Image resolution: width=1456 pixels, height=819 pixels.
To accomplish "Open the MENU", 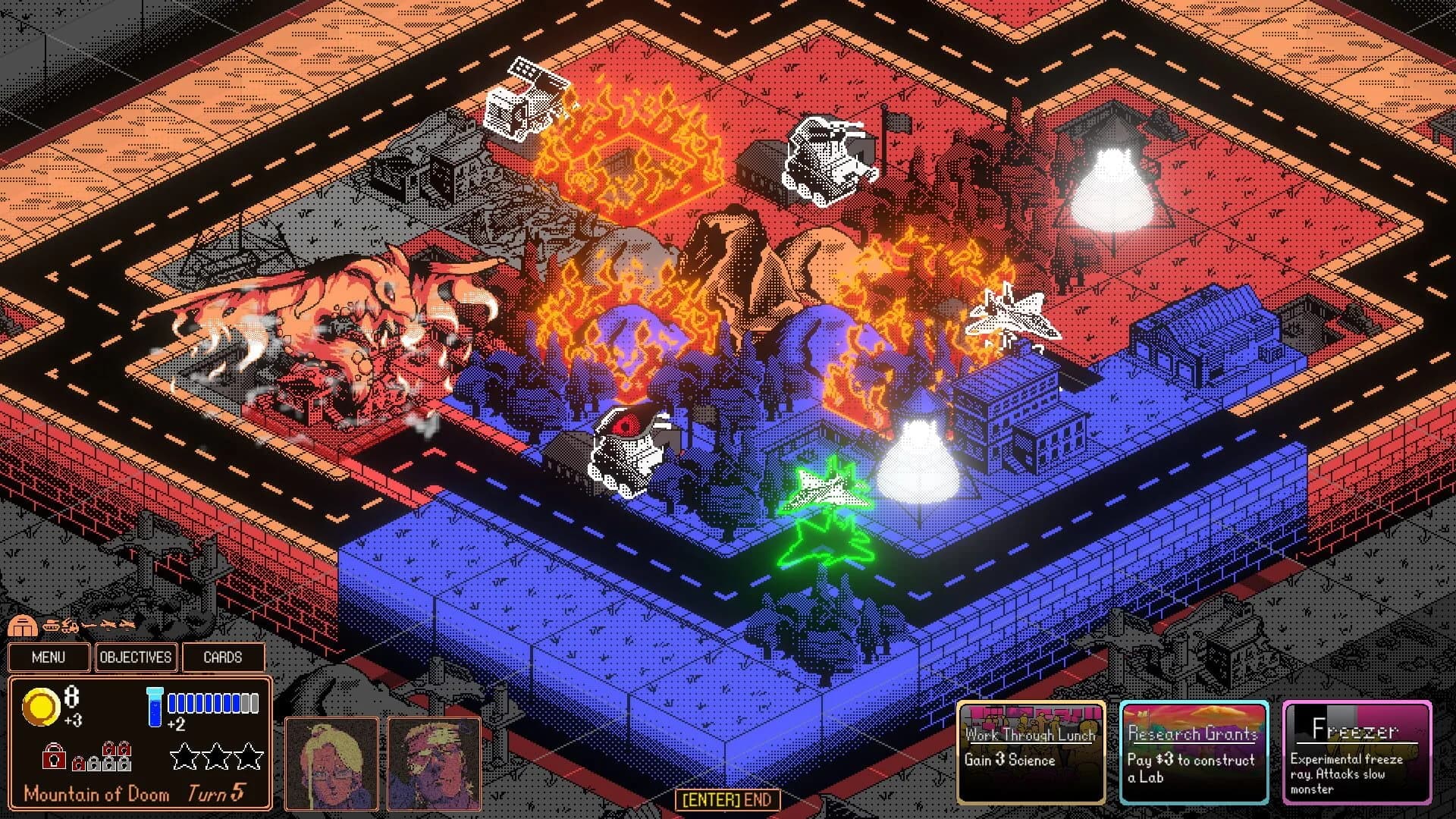I will [x=49, y=657].
